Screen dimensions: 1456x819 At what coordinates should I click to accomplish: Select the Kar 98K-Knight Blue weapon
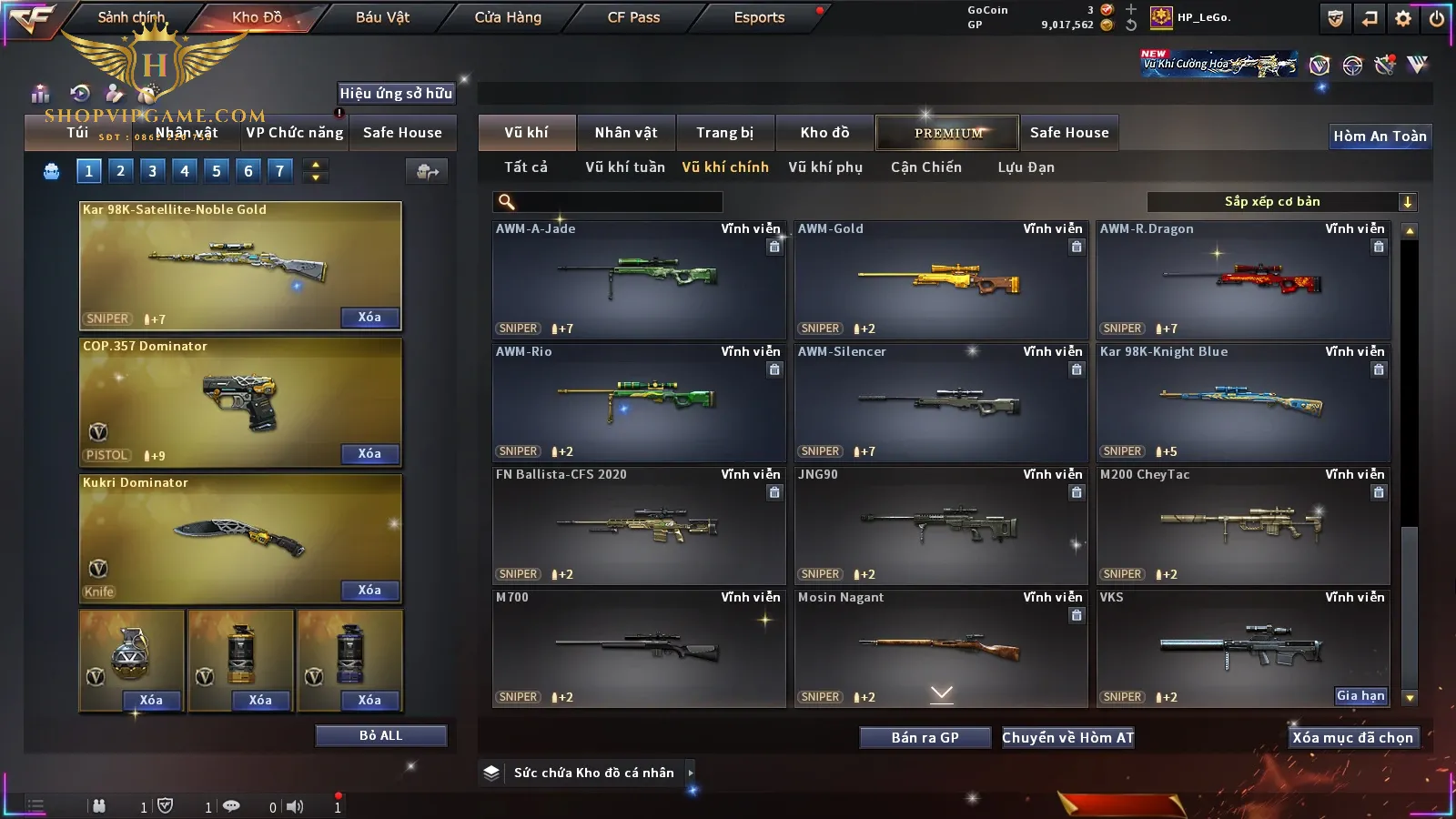1242,403
